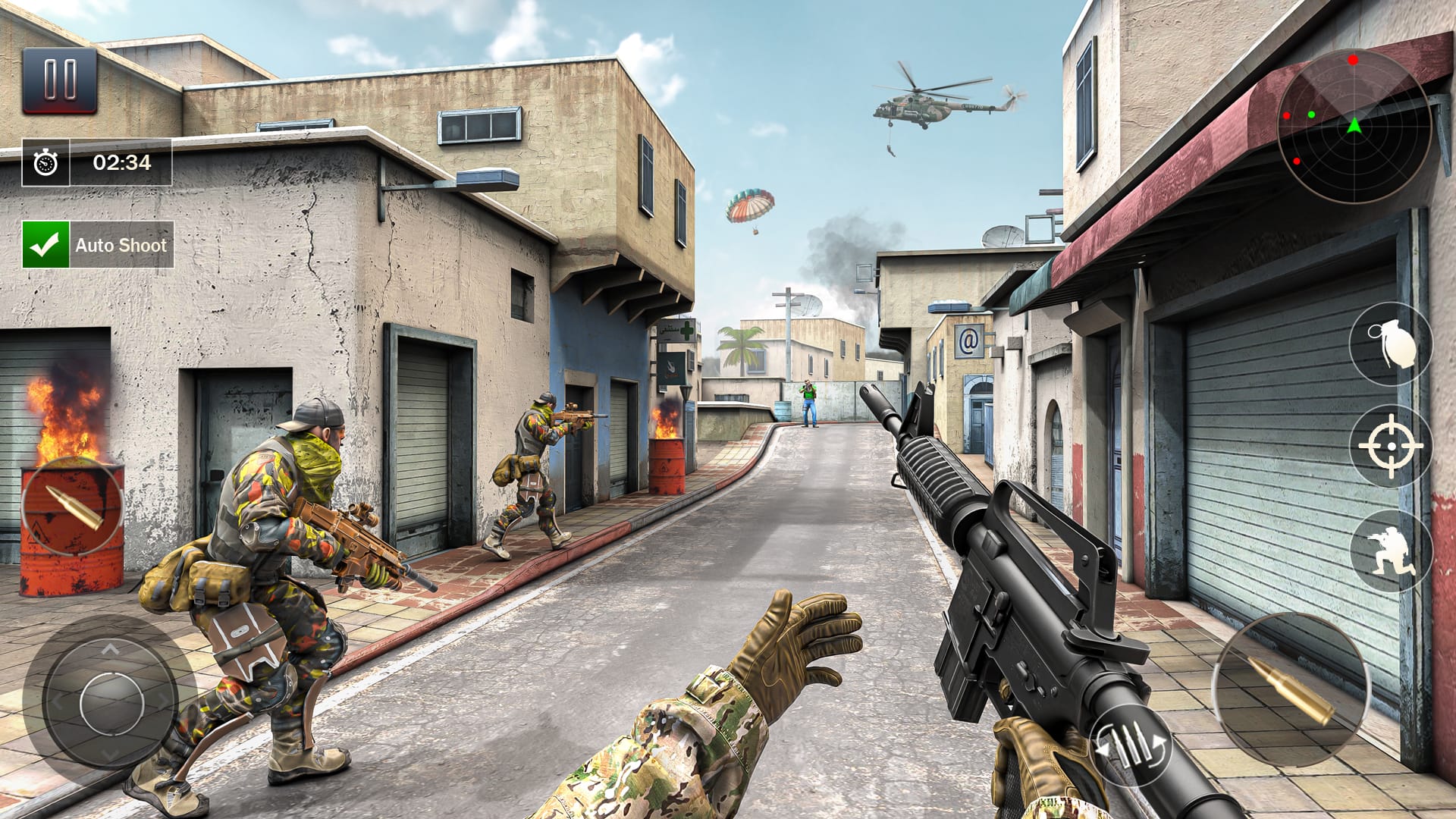
Task: Tap the green arrow on the radar
Action: 1354,127
